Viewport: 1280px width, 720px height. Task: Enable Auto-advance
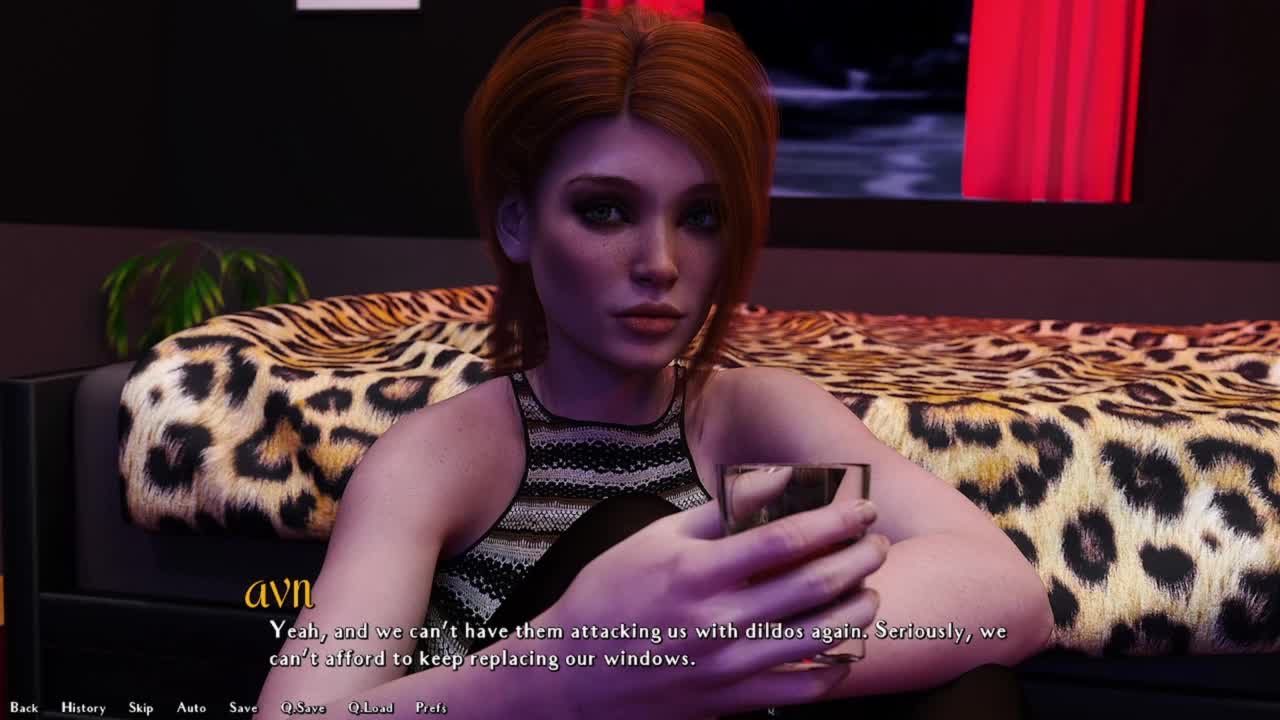point(191,708)
